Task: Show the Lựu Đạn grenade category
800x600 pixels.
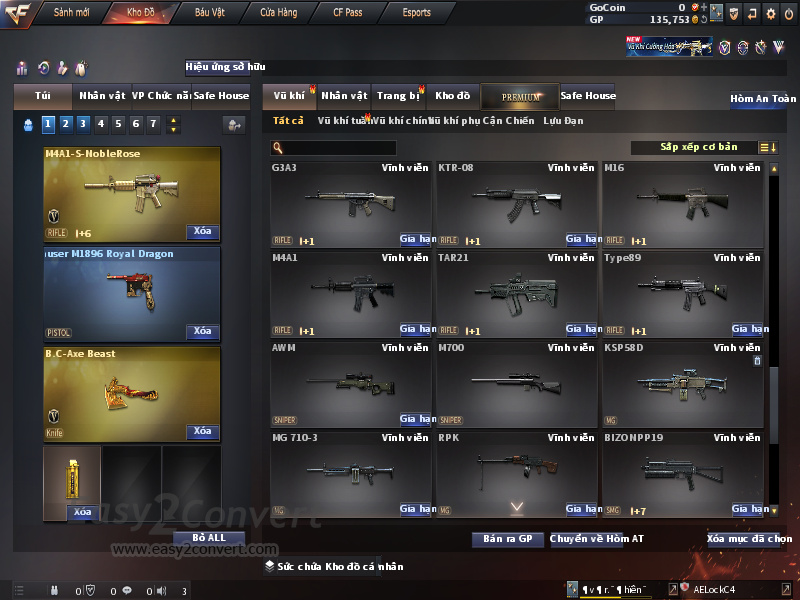Action: pos(563,121)
